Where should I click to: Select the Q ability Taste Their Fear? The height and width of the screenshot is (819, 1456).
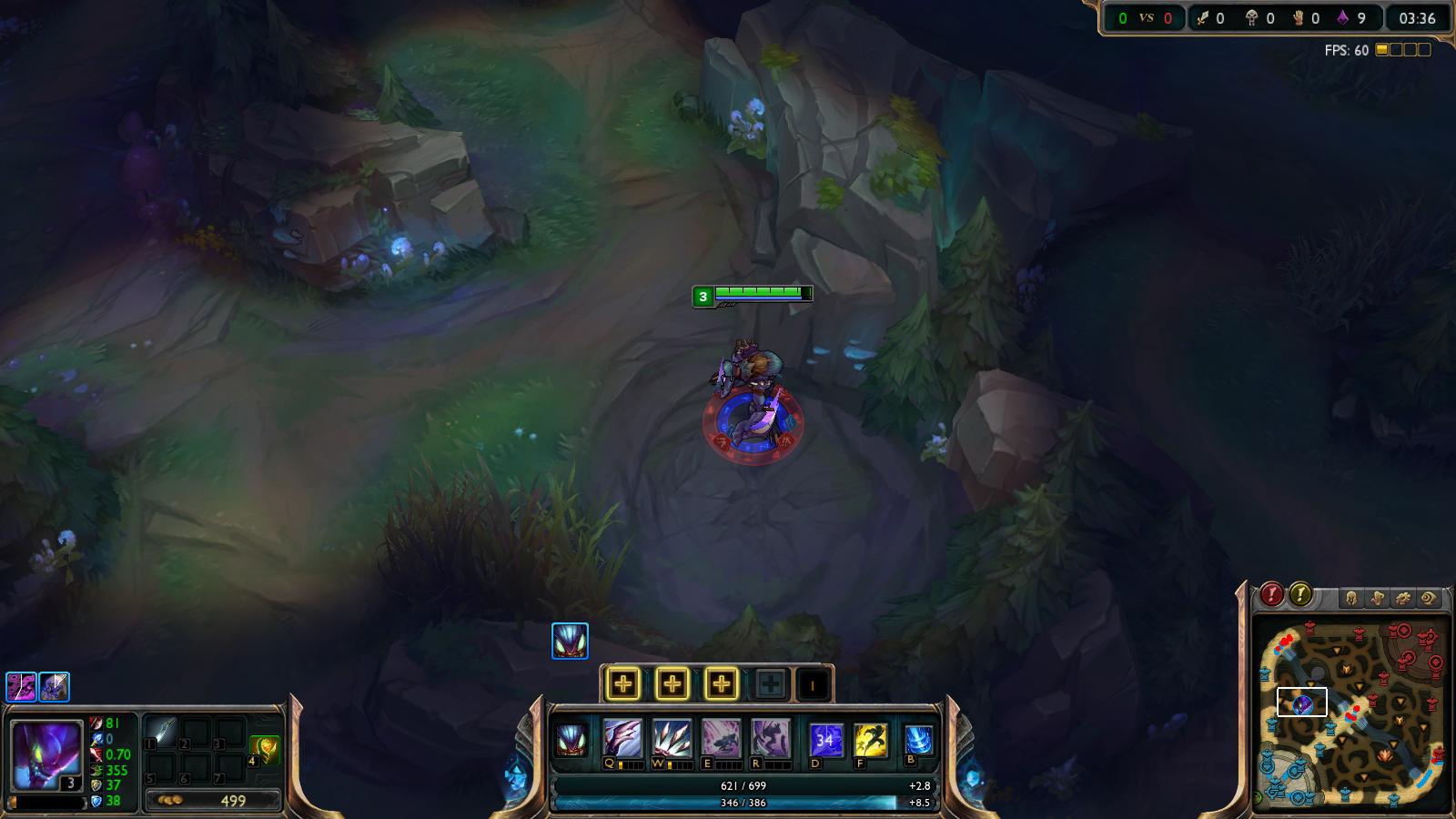point(621,737)
